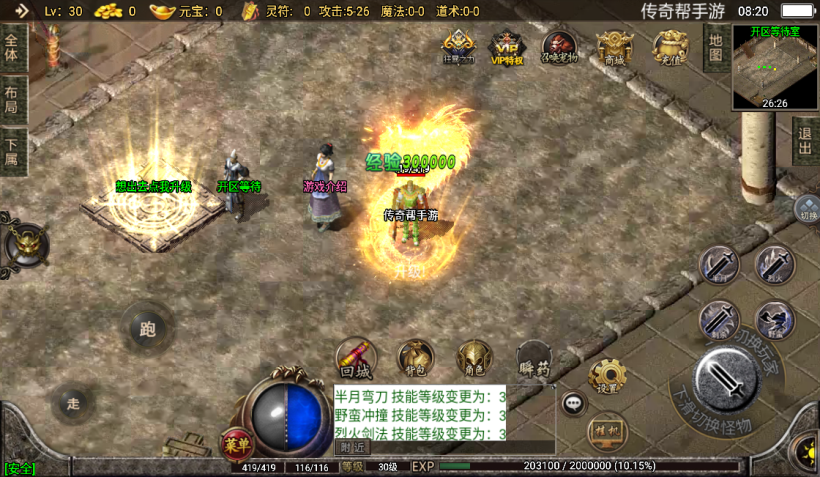Select the 下属 subordinates tab
The image size is (820, 477).
12,152
